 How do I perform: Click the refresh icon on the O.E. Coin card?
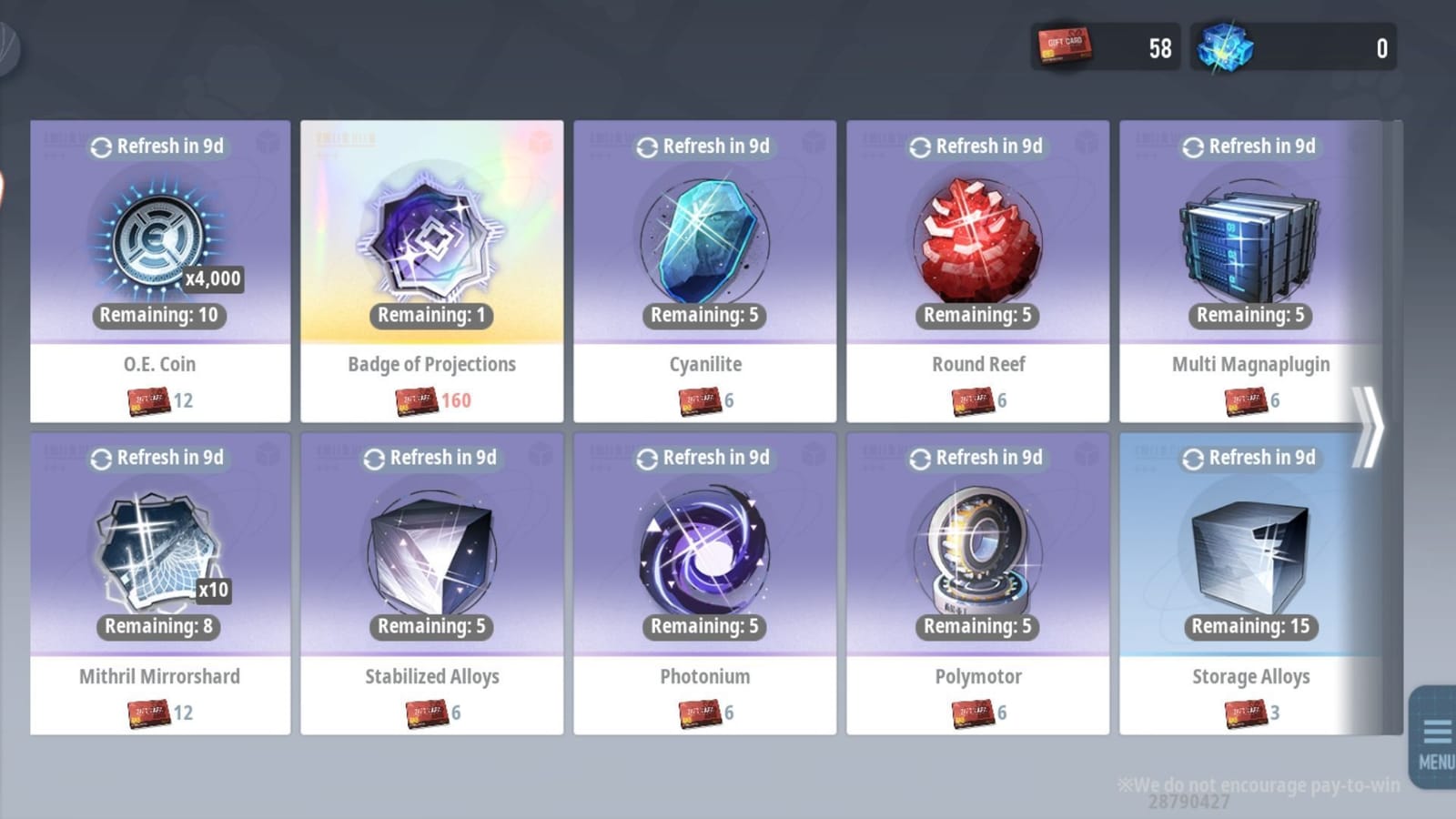(x=102, y=146)
